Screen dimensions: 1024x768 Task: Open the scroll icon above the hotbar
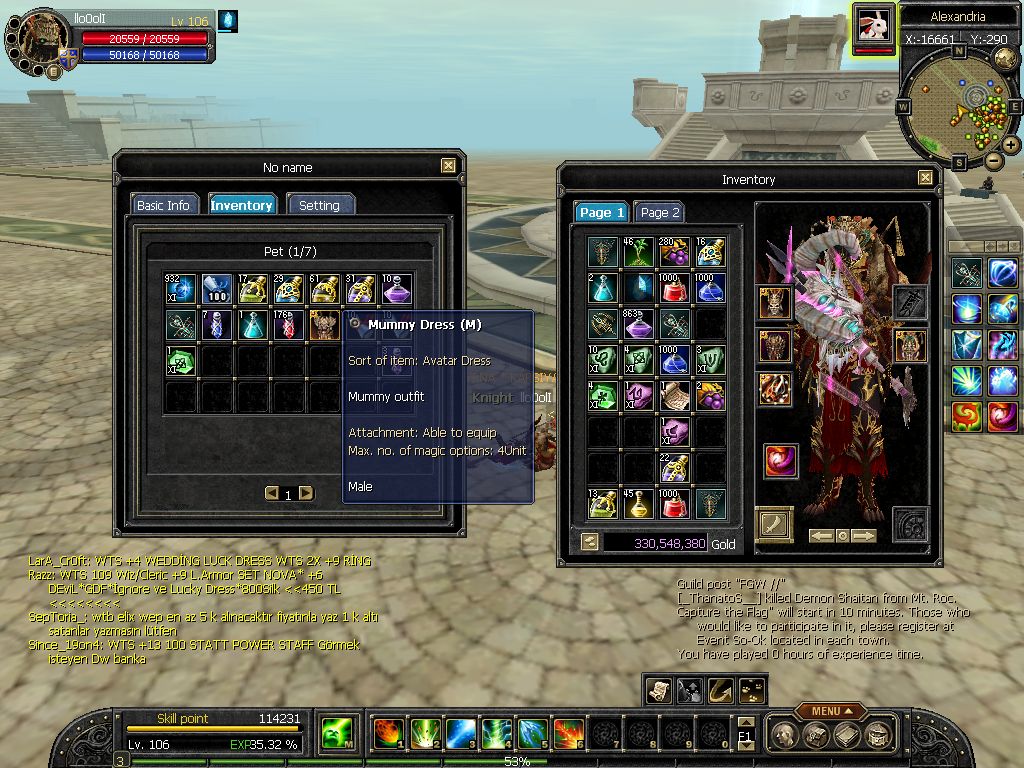coord(658,689)
